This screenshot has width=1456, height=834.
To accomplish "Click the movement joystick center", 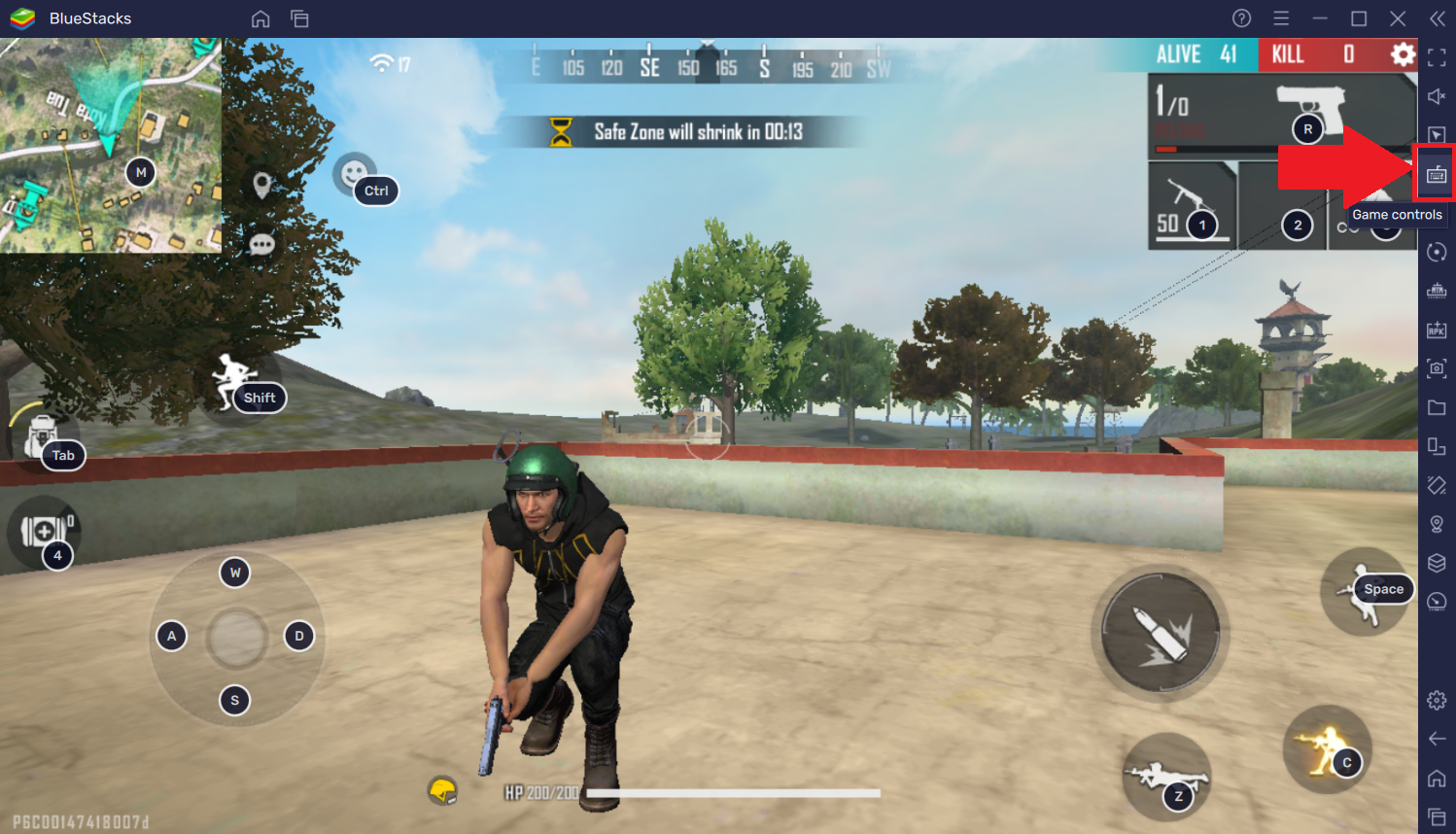I will click(235, 638).
